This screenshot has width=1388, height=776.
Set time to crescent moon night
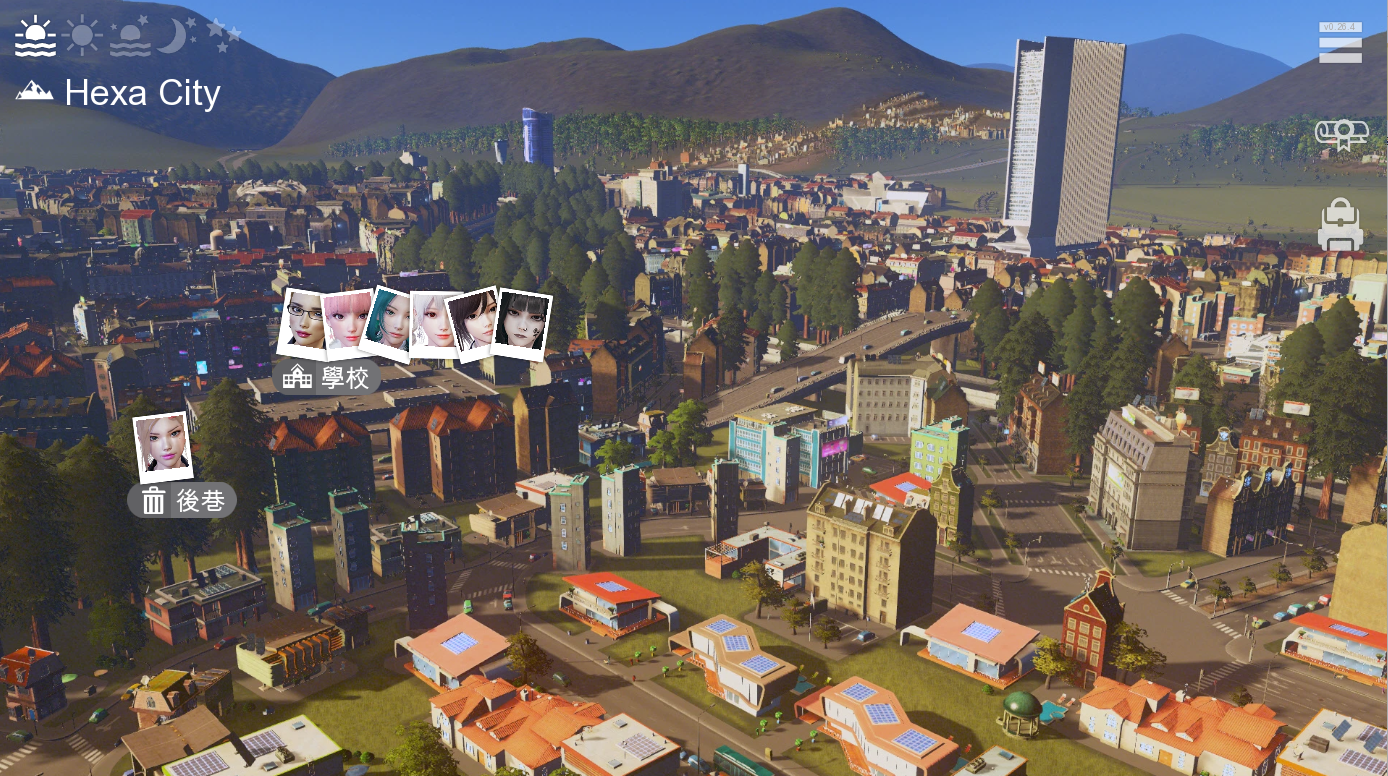point(175,37)
